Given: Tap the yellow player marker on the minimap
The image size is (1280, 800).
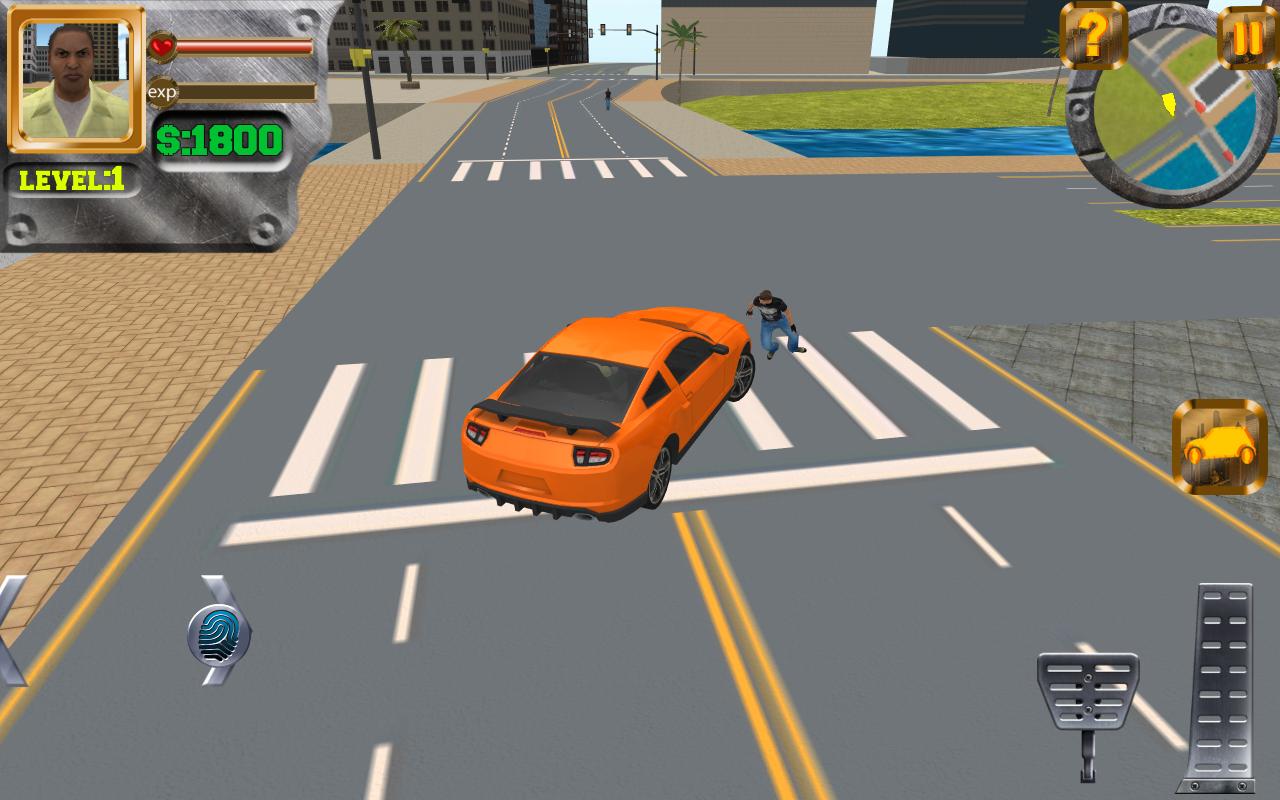Looking at the screenshot, I should click(1167, 102).
